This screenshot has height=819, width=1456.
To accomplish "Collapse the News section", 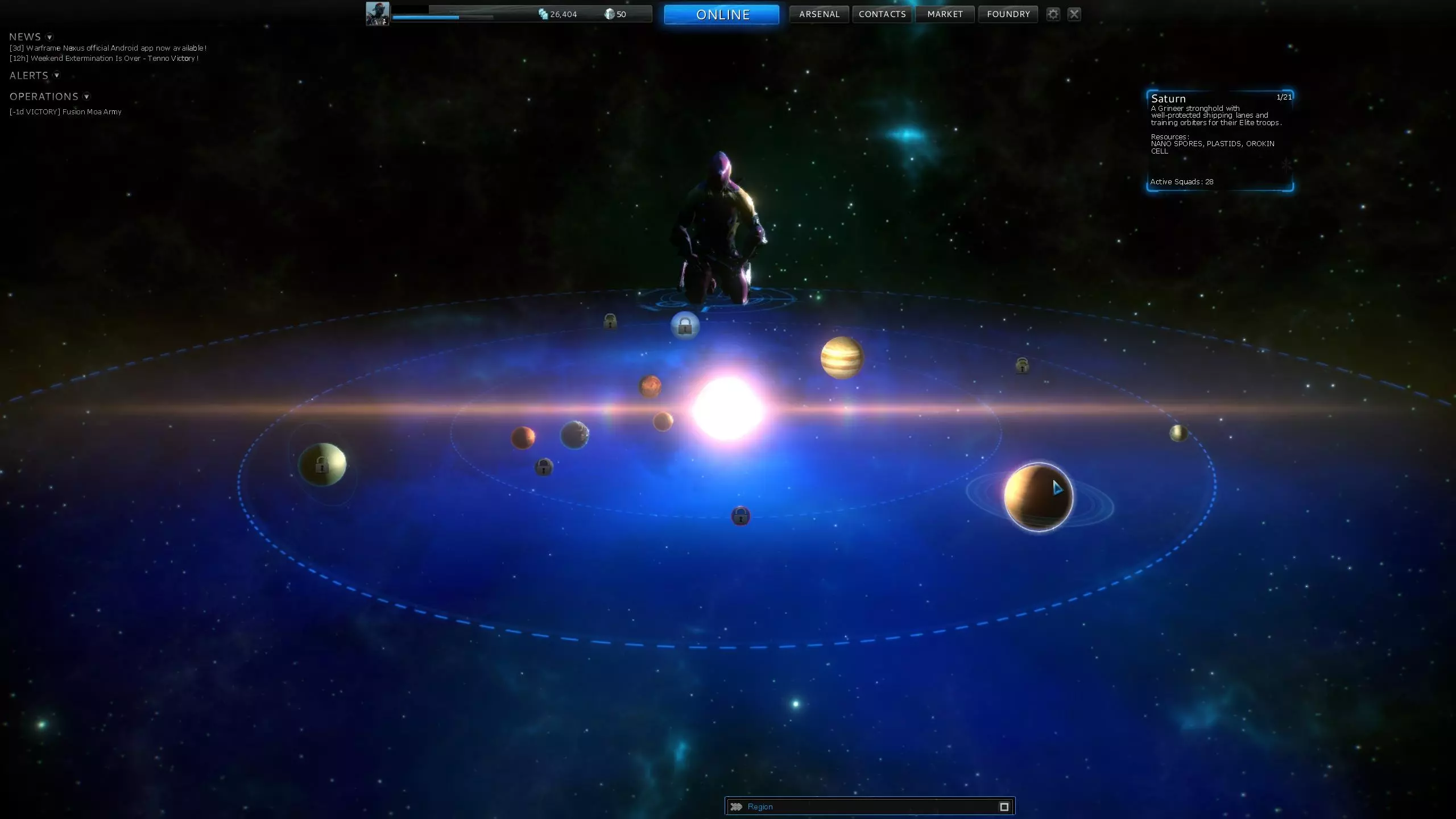I will click(x=49, y=38).
